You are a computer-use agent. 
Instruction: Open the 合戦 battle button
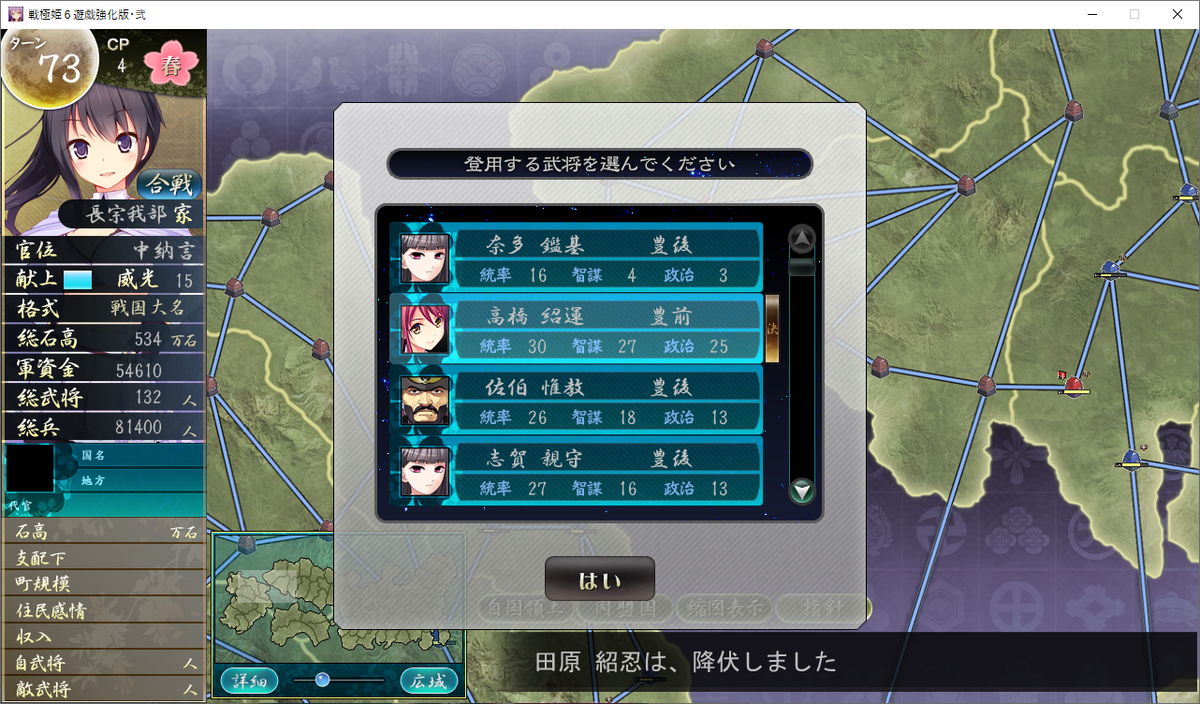coord(168,185)
